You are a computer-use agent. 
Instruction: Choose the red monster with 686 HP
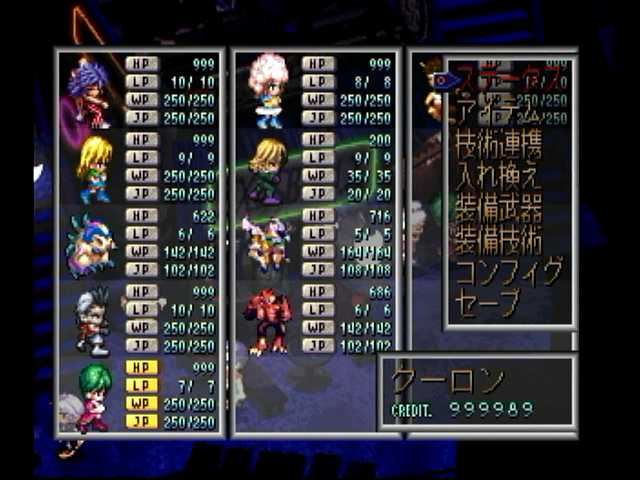click(x=267, y=321)
